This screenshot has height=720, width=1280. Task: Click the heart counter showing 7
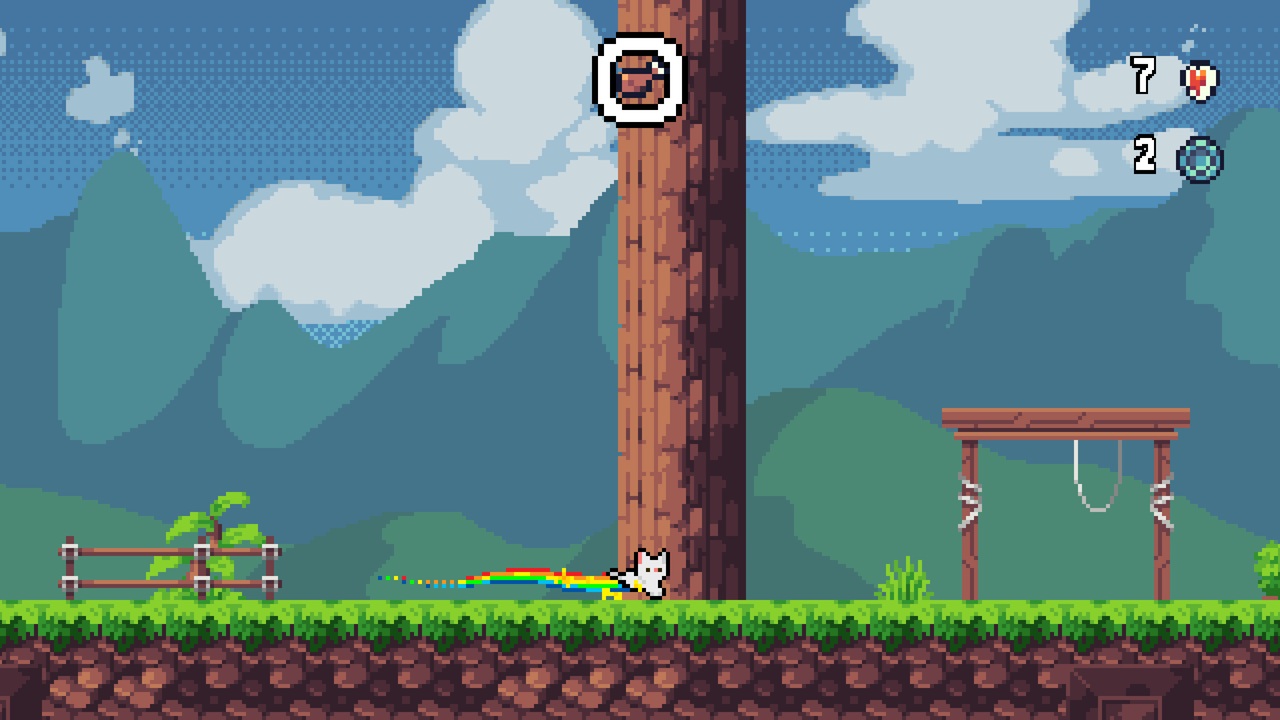[1145, 77]
